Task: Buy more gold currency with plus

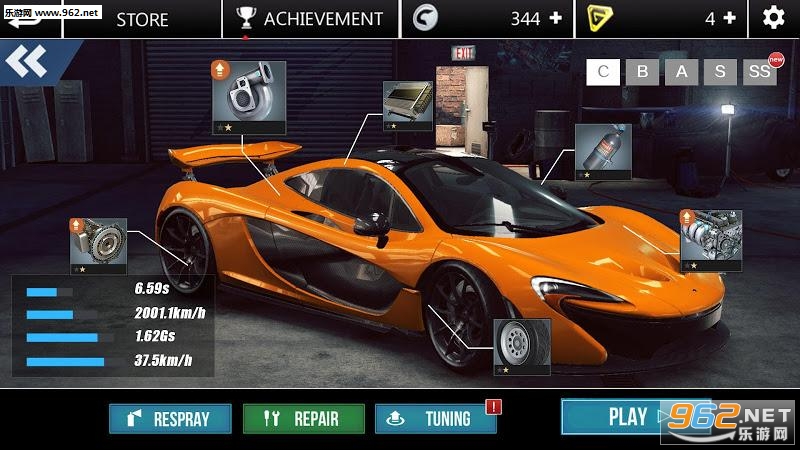Action: (x=729, y=18)
